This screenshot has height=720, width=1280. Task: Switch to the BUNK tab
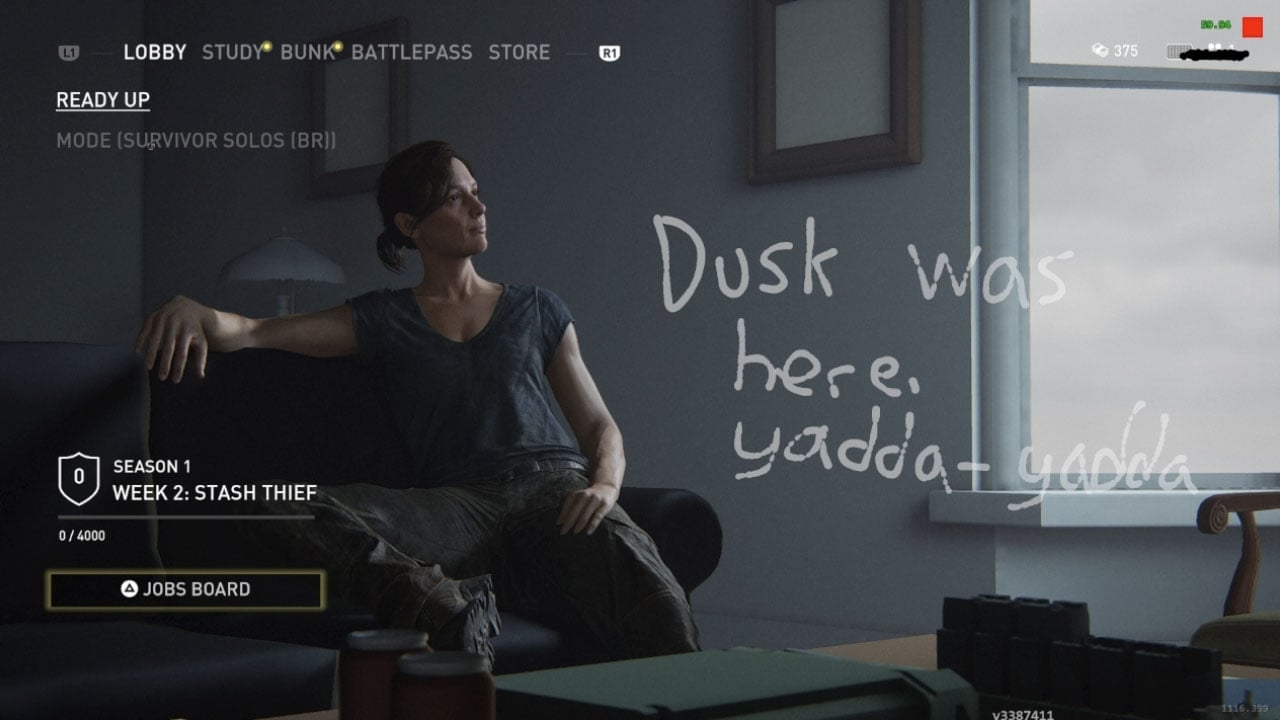click(x=307, y=52)
